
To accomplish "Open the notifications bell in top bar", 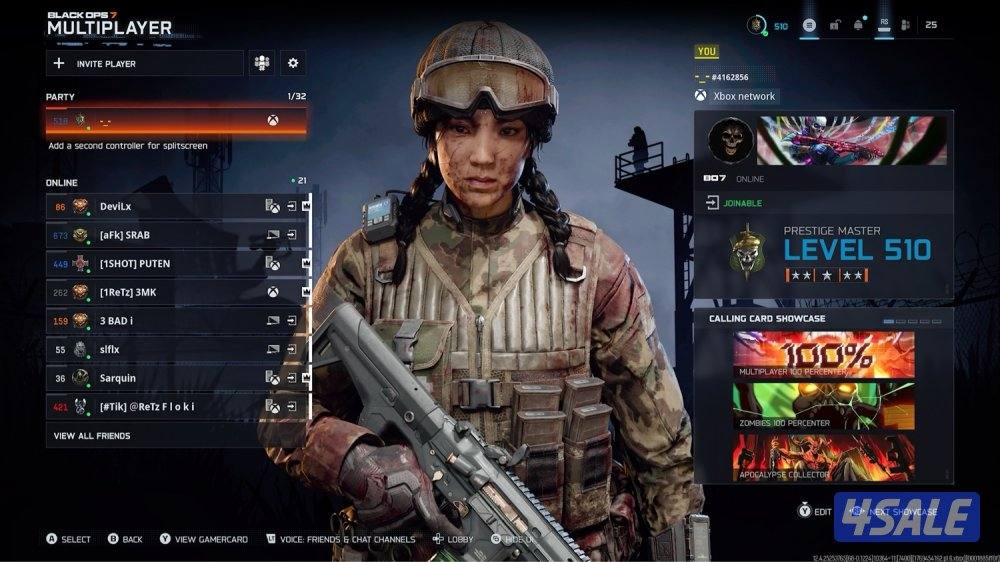I will (858, 25).
